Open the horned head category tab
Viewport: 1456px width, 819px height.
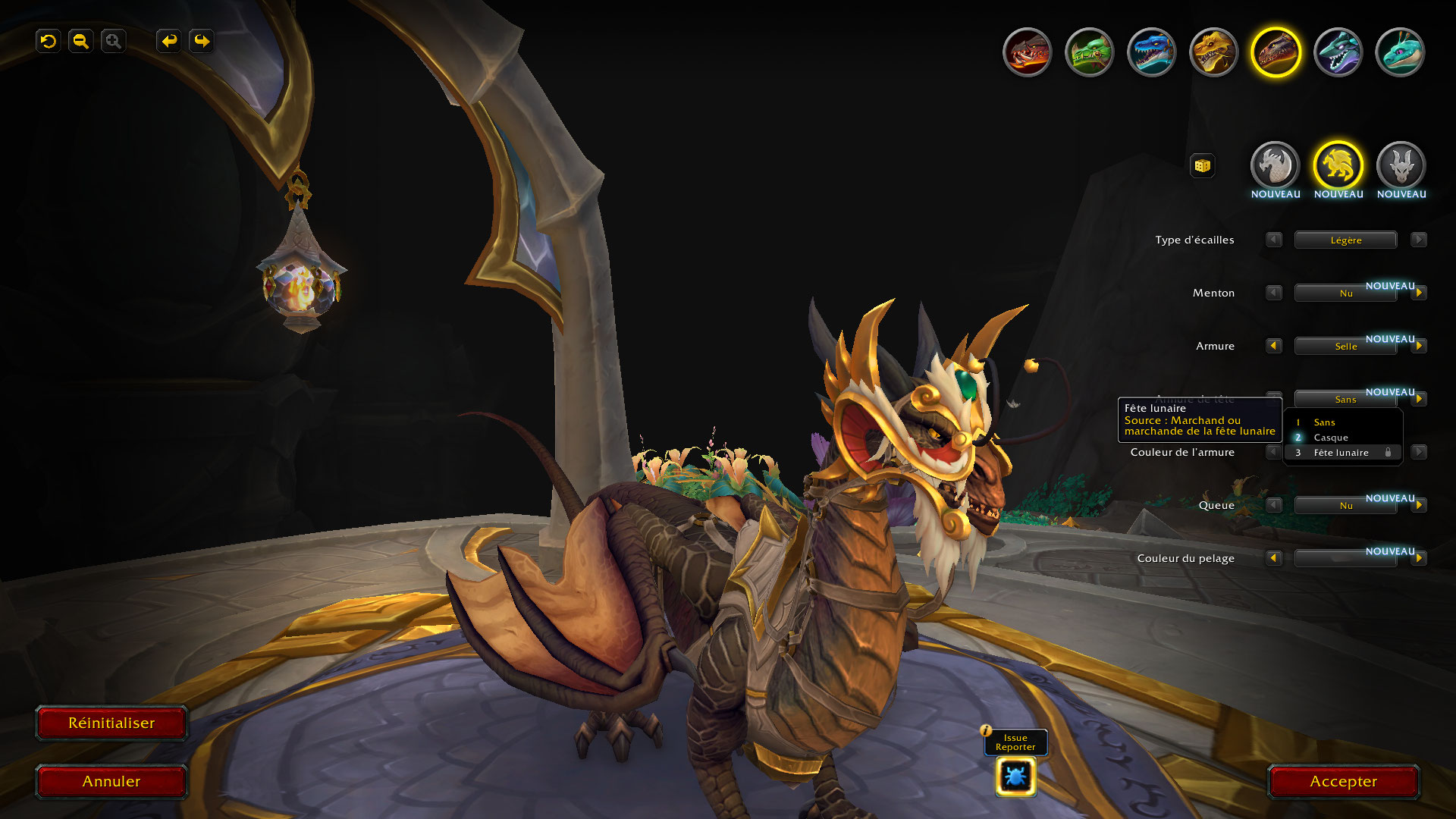tap(1401, 165)
